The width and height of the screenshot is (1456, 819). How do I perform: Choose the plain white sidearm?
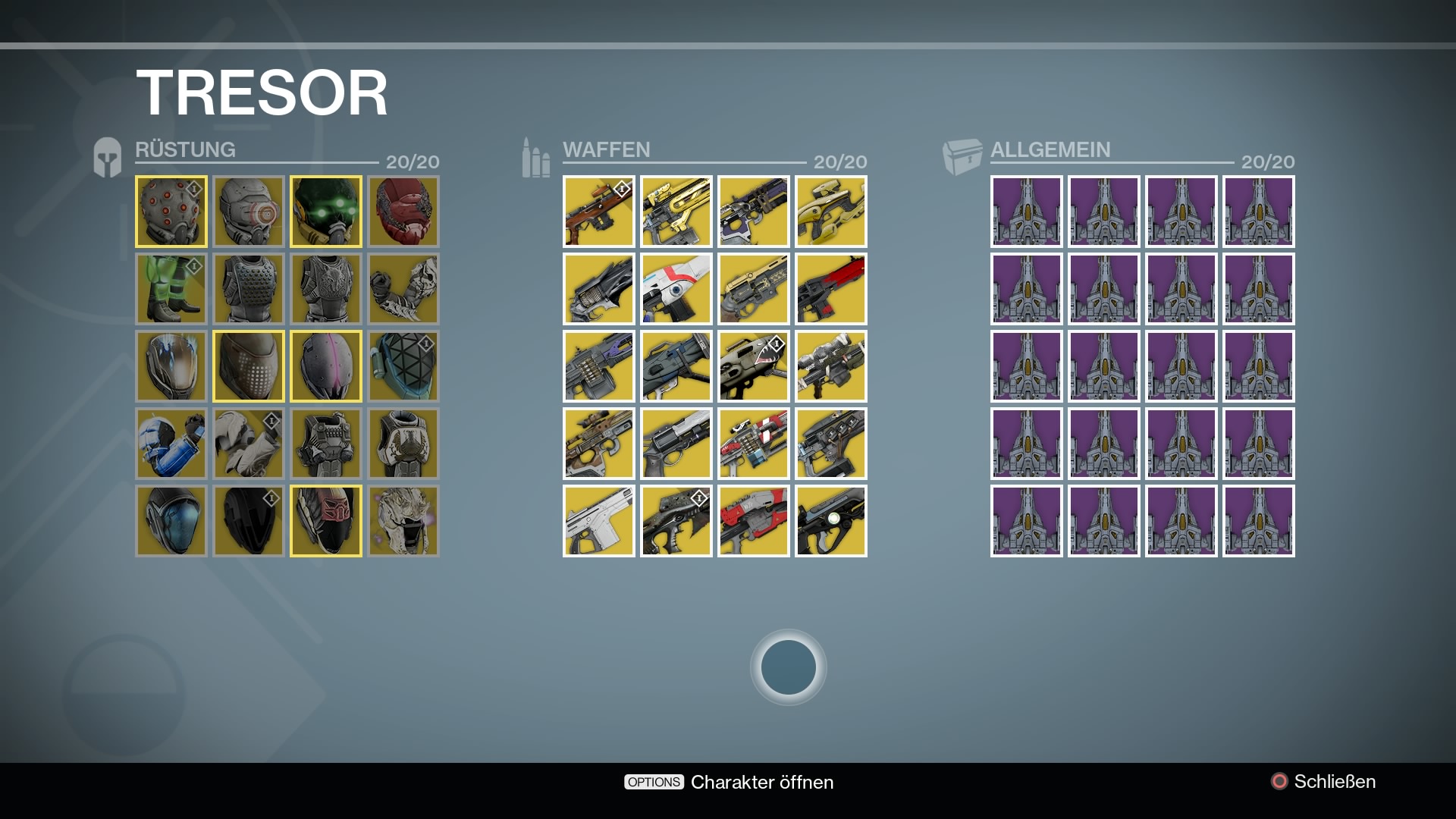point(599,521)
